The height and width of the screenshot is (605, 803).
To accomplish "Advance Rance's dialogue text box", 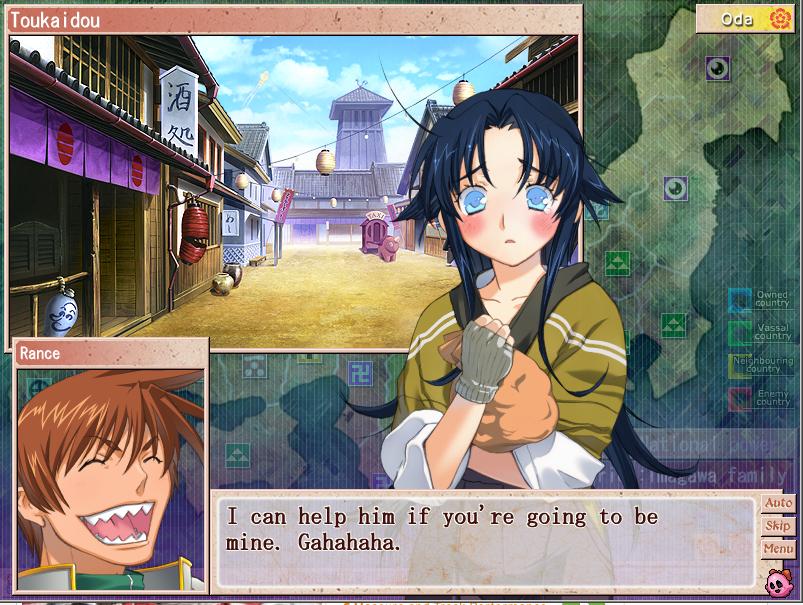I will 485,541.
